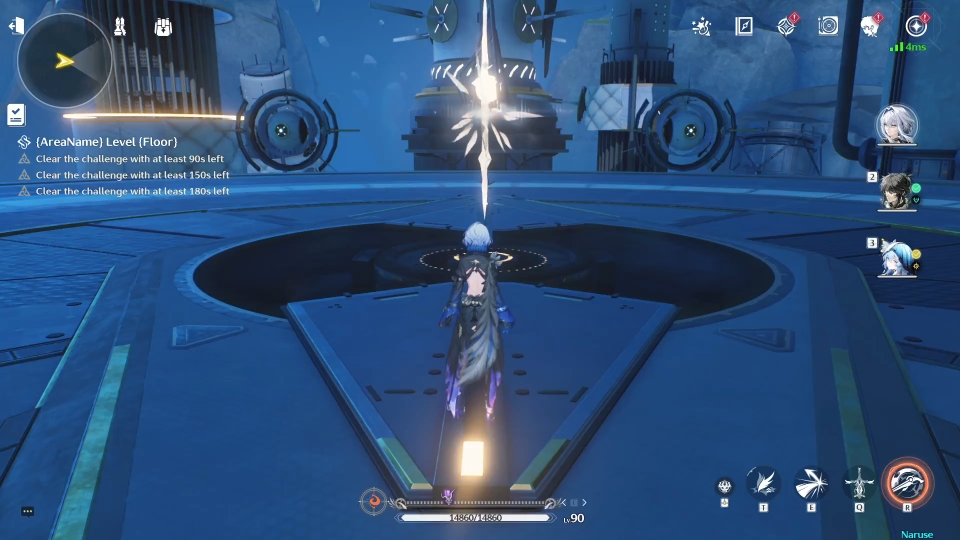Open the compass guidebook icon
Image resolution: width=960 pixels, height=540 pixels.
point(744,27)
